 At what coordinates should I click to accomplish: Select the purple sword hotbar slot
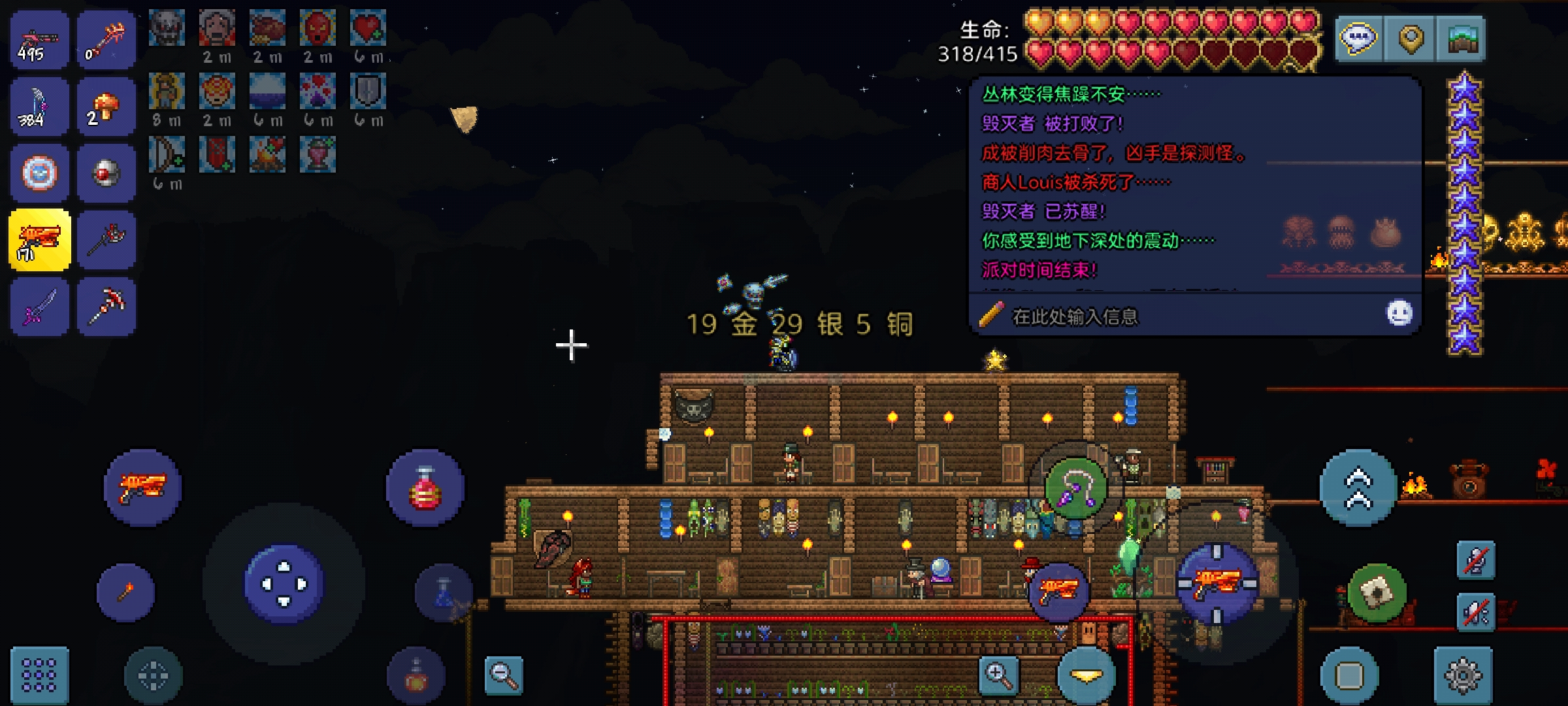(x=39, y=307)
